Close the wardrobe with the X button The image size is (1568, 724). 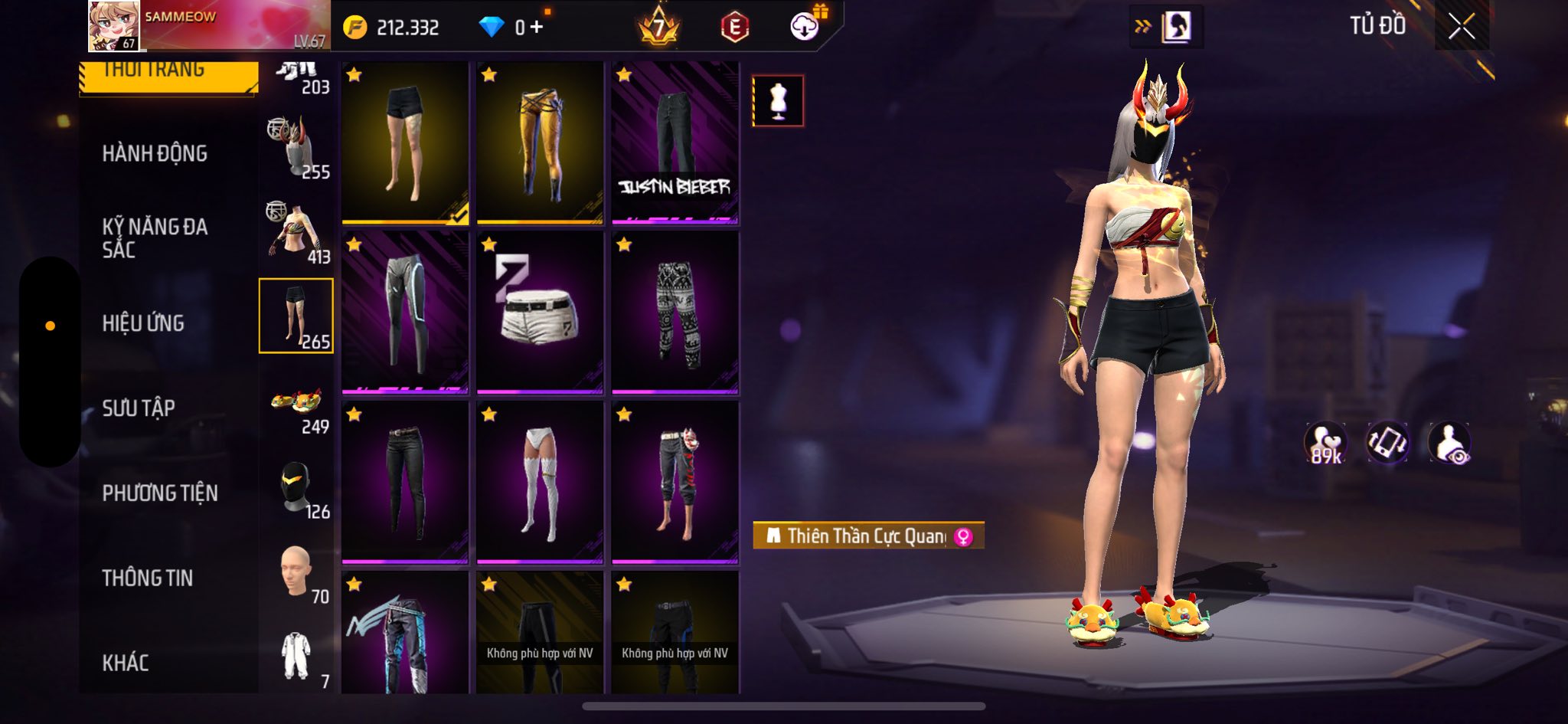point(1461,27)
